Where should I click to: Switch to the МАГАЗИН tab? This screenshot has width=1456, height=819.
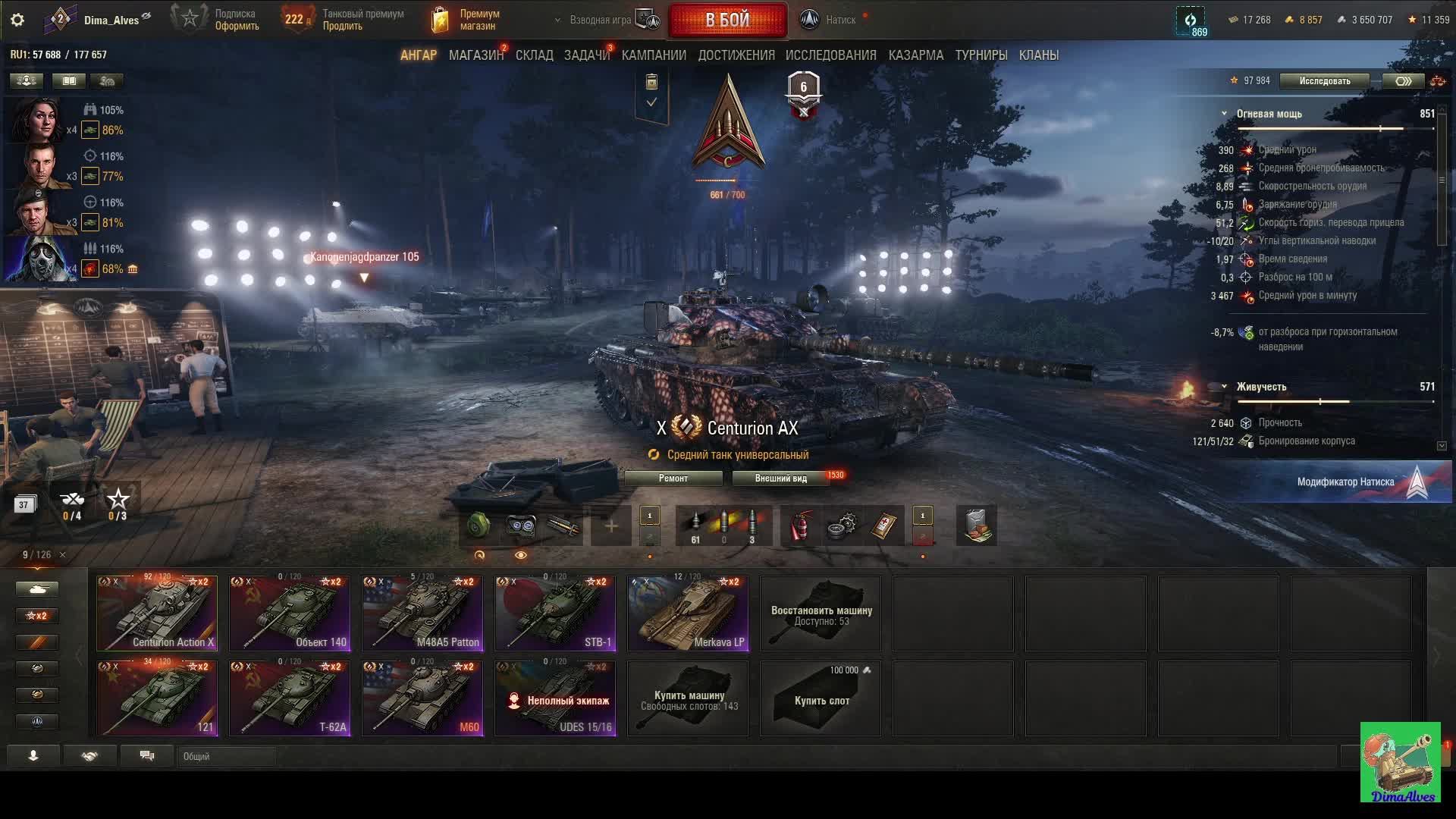475,55
